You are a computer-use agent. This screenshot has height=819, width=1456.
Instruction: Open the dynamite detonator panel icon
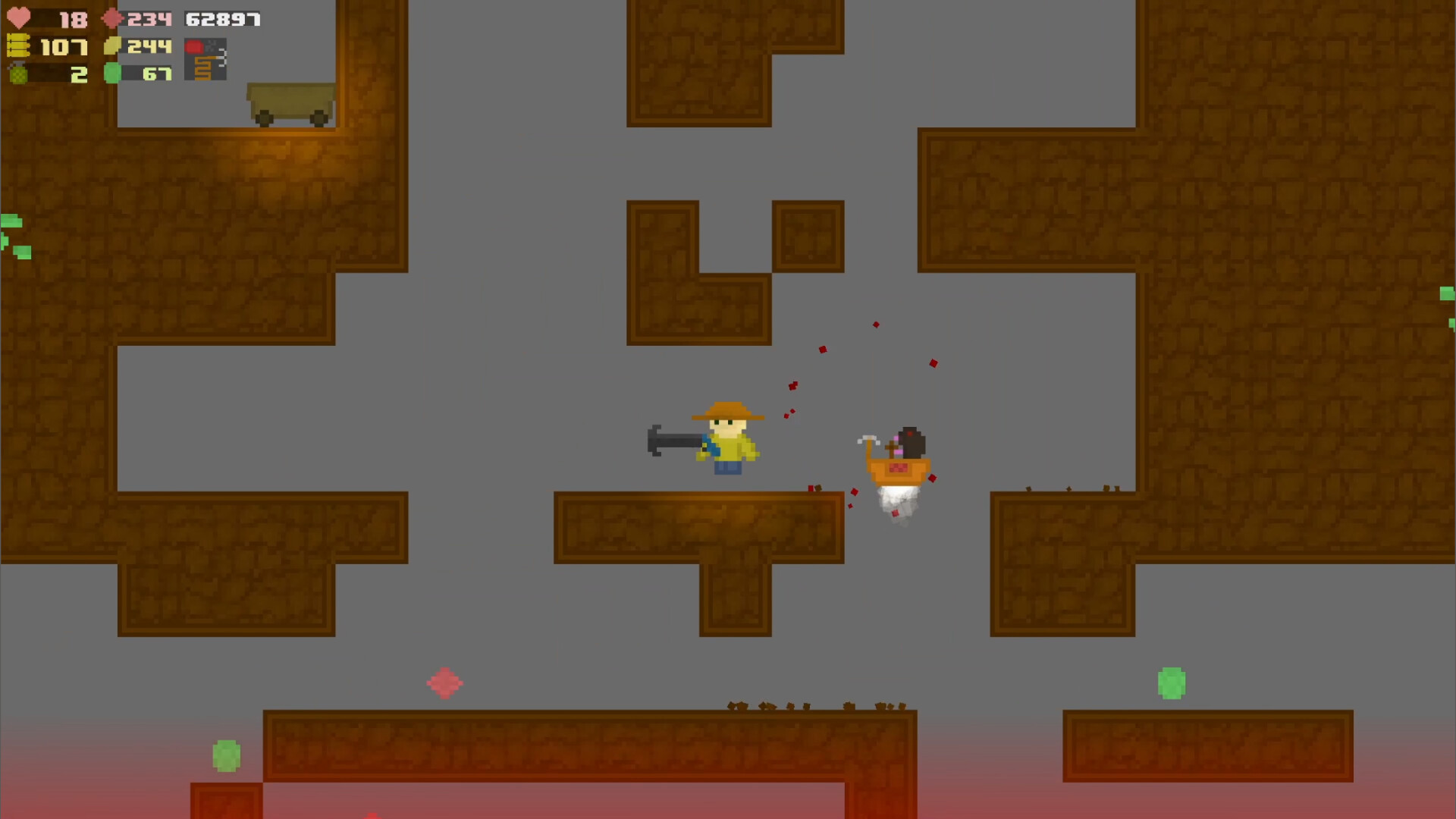pos(205,57)
